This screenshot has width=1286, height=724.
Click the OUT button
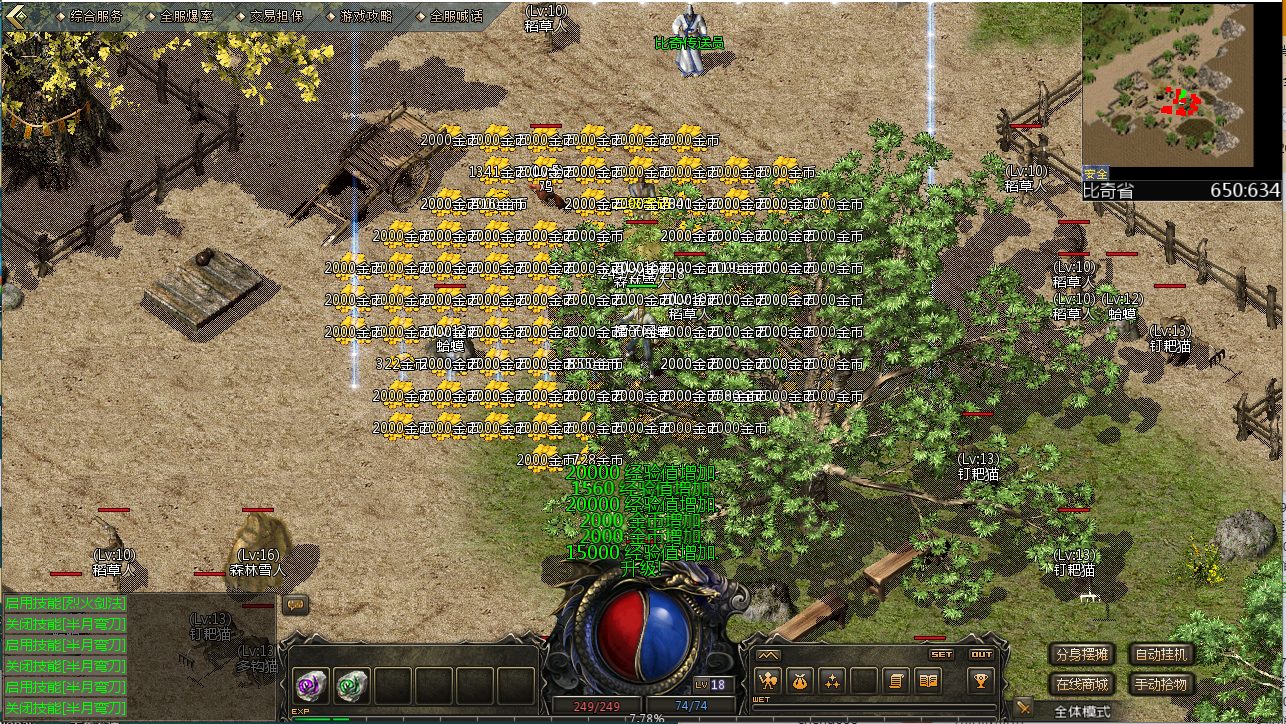(x=981, y=655)
